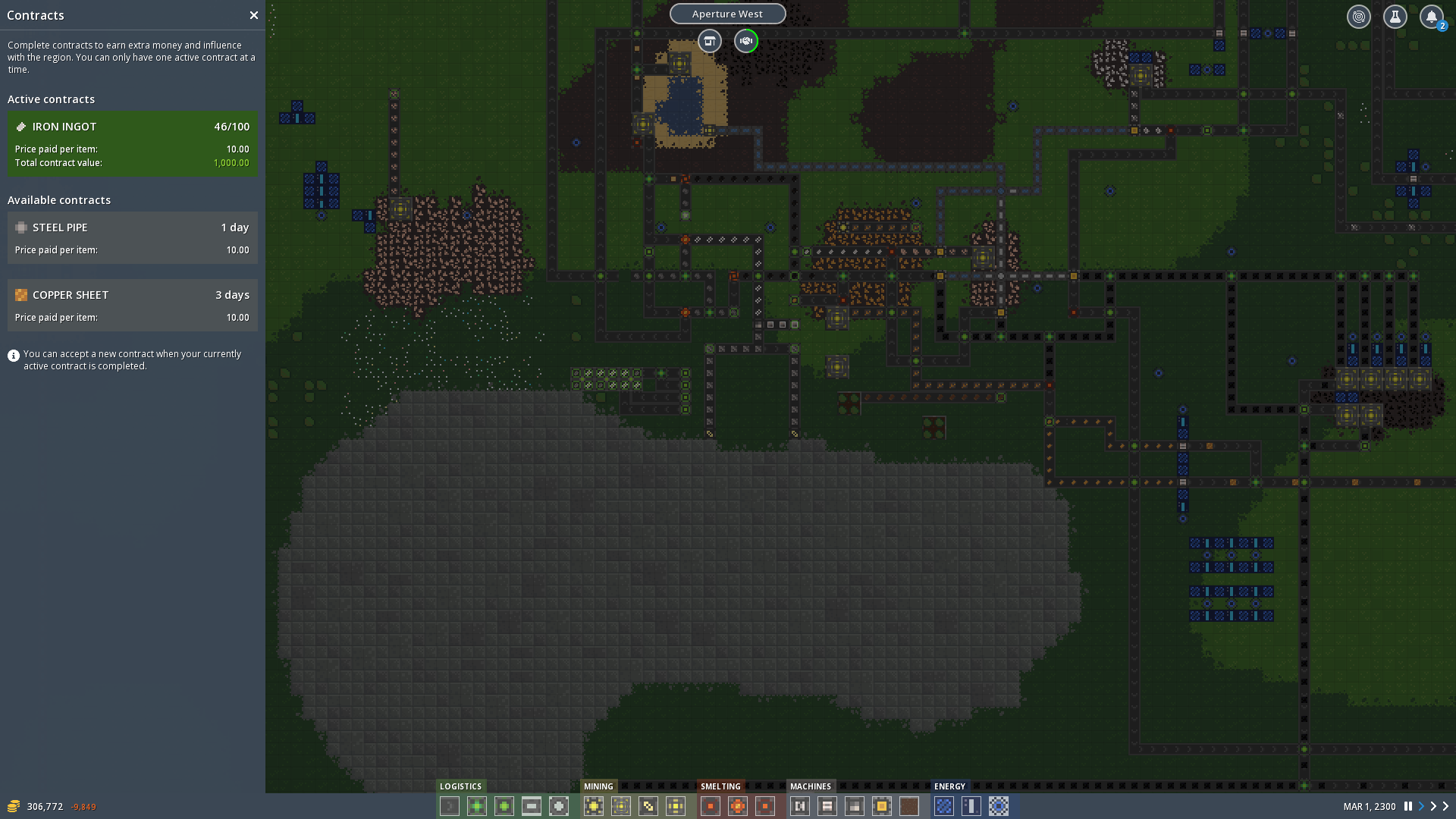
Task: Pause the game simulation at bottom right
Action: click(1408, 806)
